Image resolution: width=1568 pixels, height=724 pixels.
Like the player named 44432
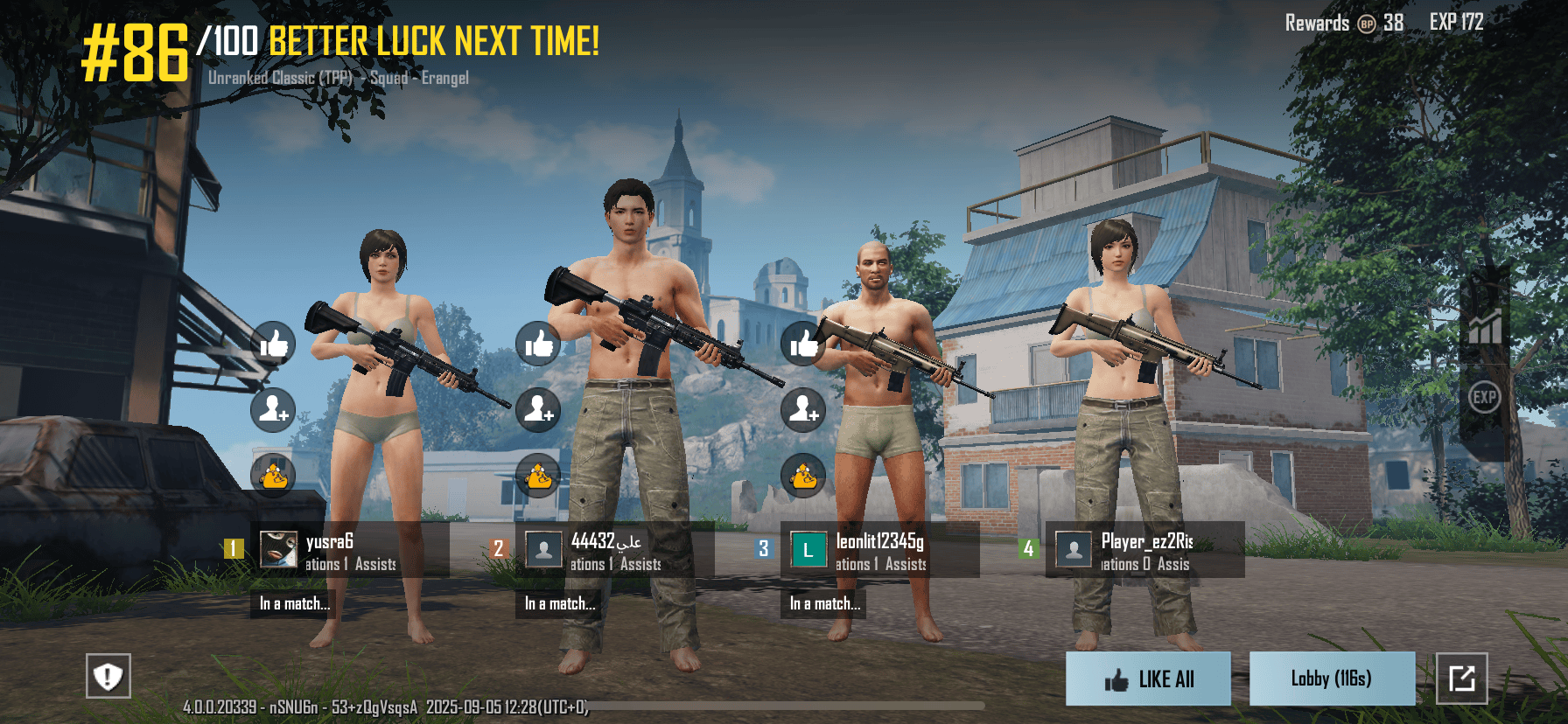(x=538, y=344)
